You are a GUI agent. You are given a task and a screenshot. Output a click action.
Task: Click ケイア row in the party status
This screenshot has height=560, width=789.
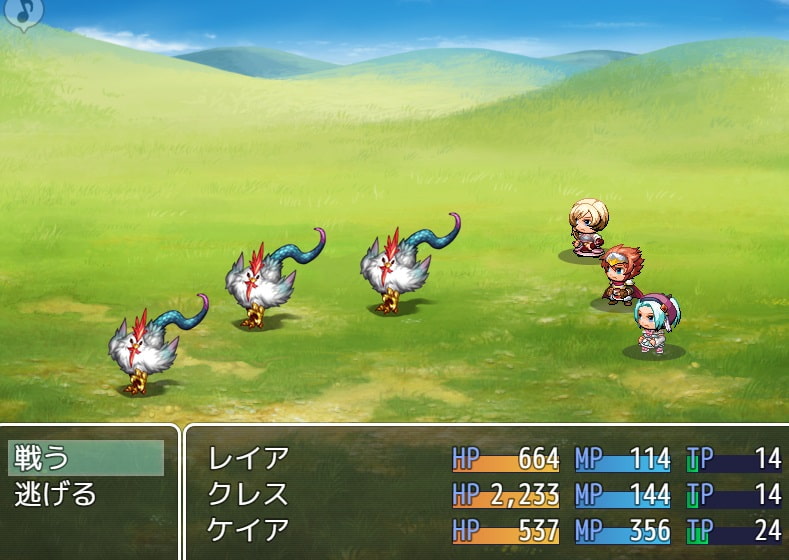tap(248, 529)
